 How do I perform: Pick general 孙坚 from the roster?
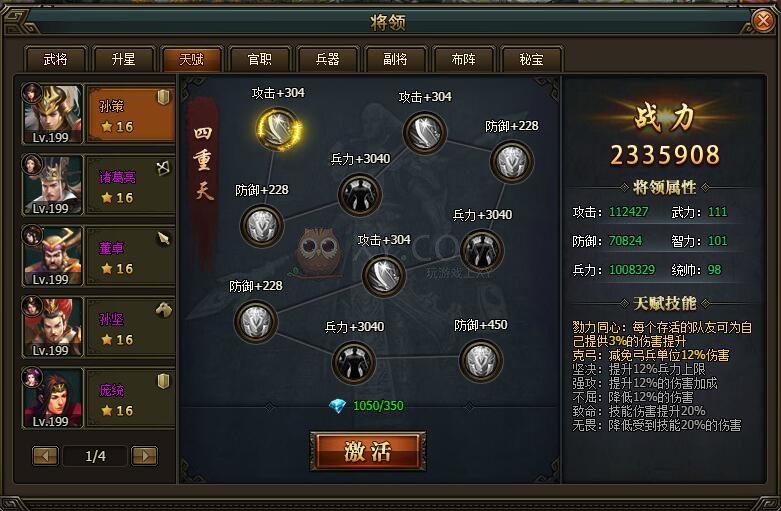click(x=98, y=327)
